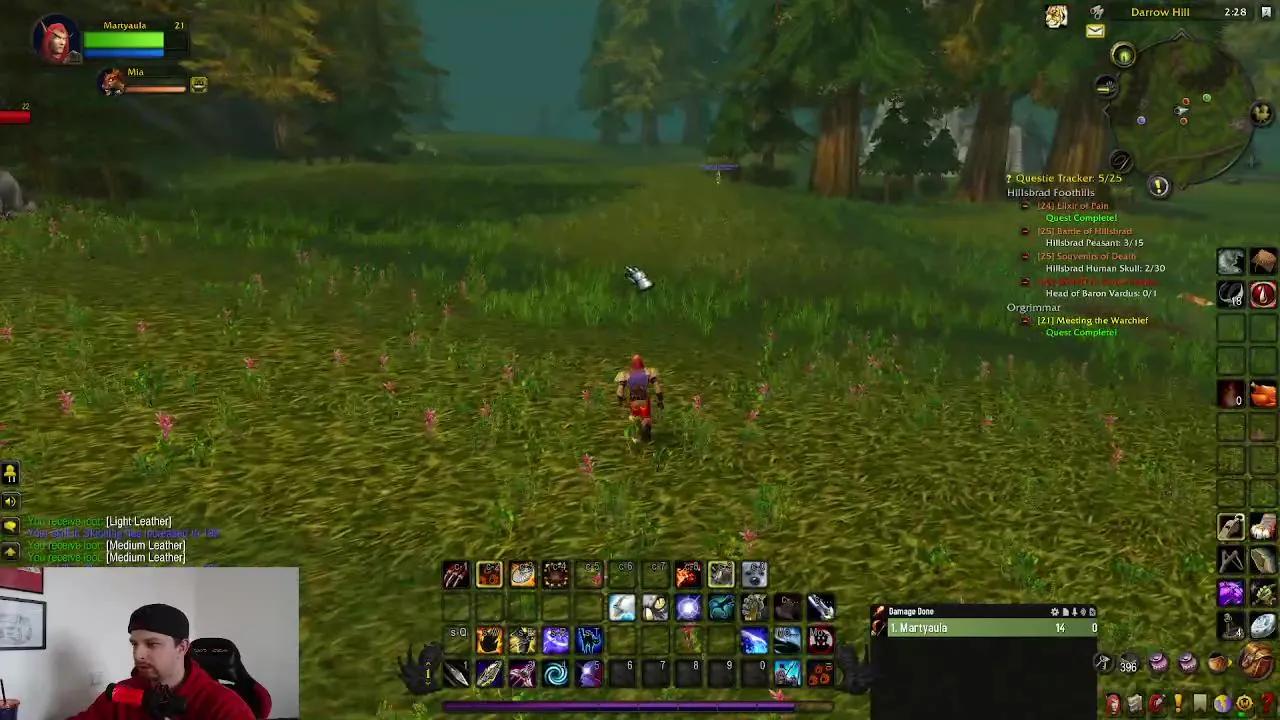
Task: Click the action bar page-up arrow
Action: (428, 664)
